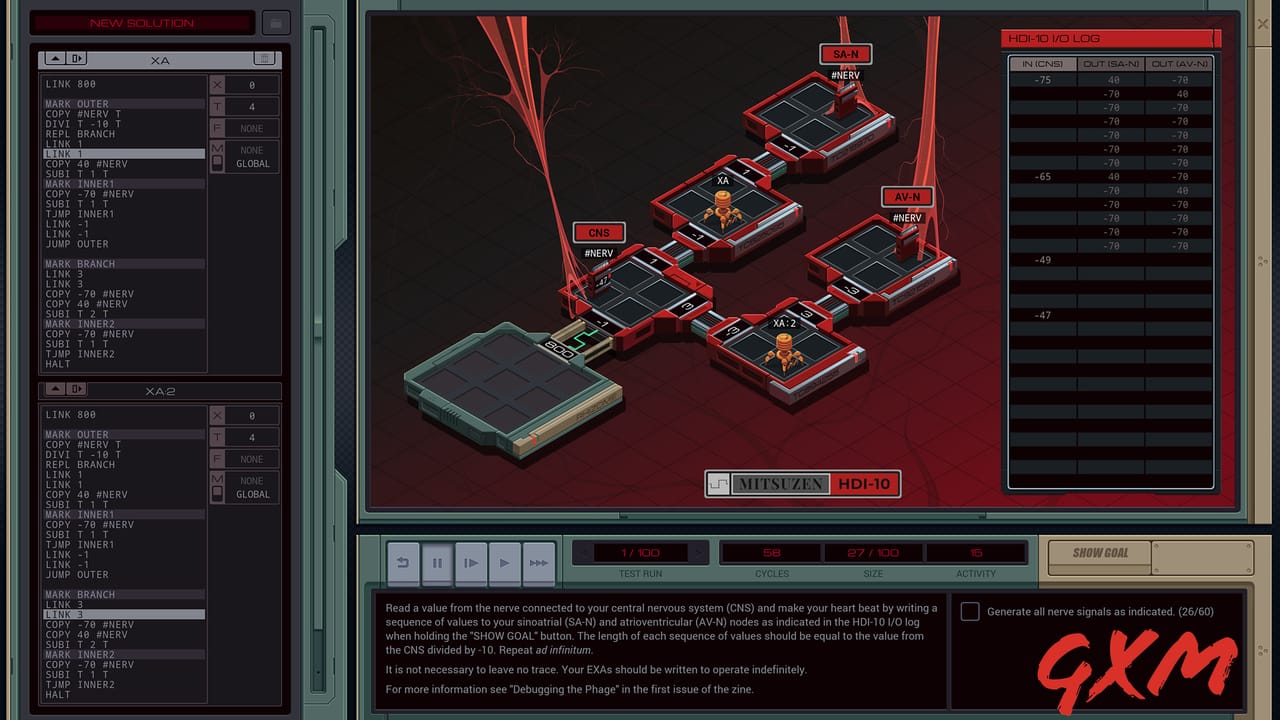Click the copy icon beside NEW SOLUTION
This screenshot has height=720, width=1280.
point(276,22)
